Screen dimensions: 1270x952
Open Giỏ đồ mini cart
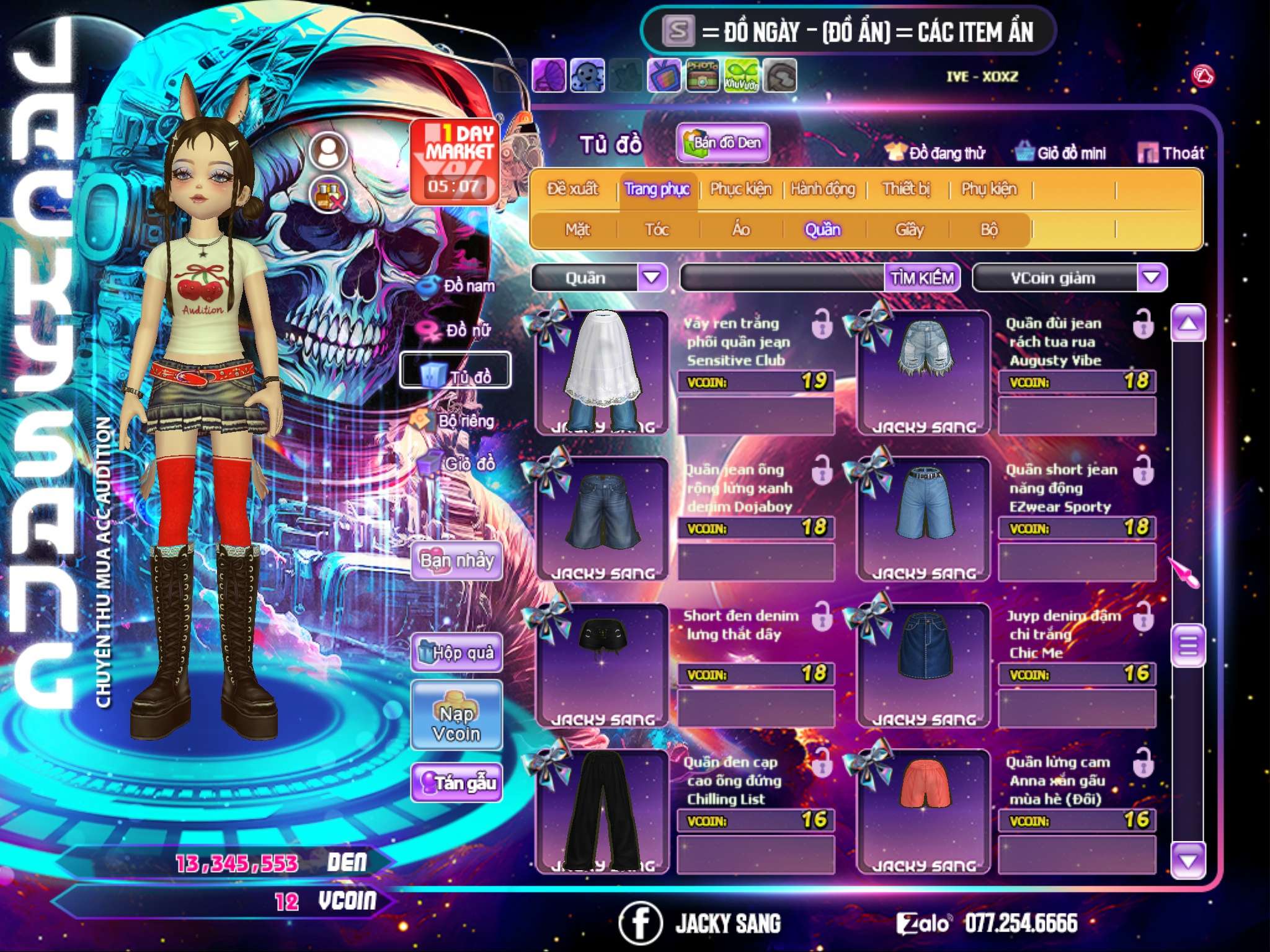point(1060,152)
